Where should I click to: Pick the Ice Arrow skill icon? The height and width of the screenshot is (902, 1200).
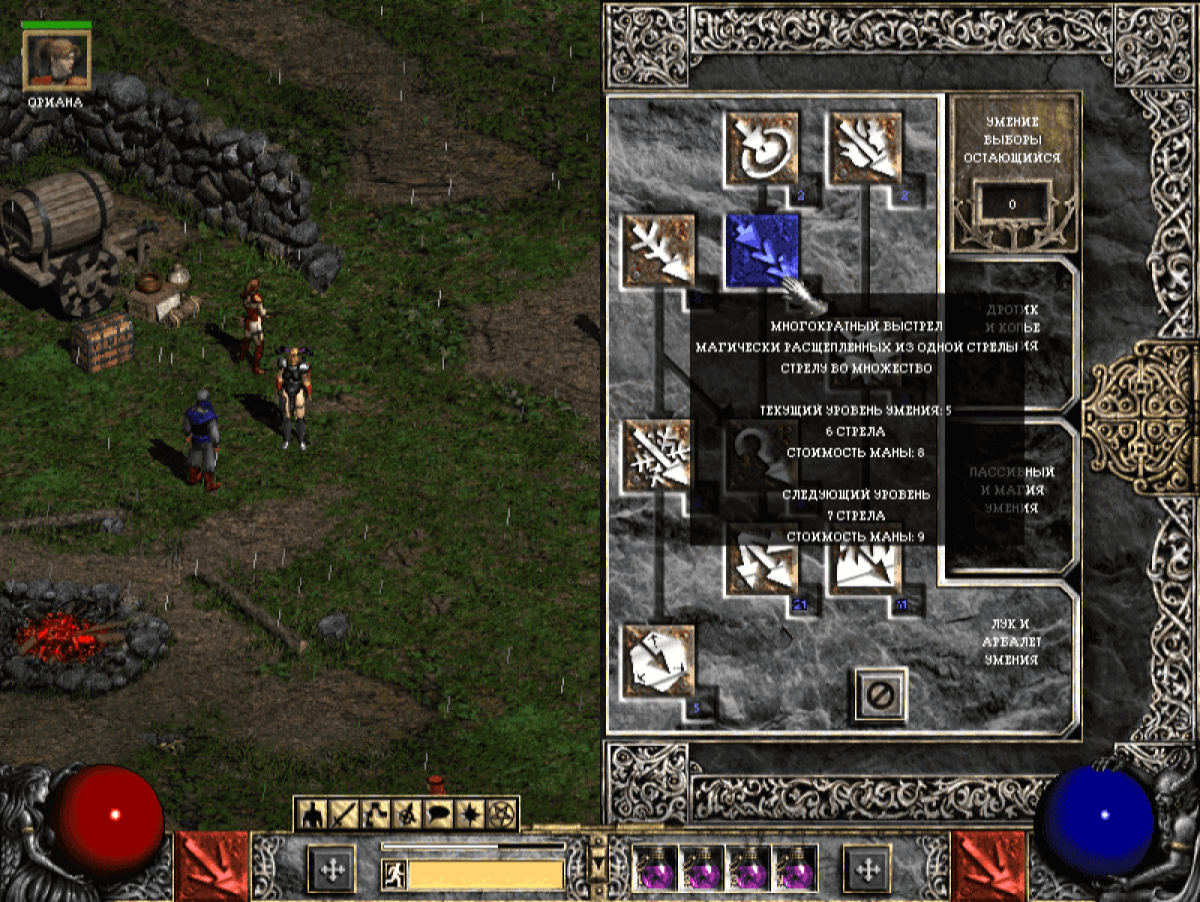(659, 456)
